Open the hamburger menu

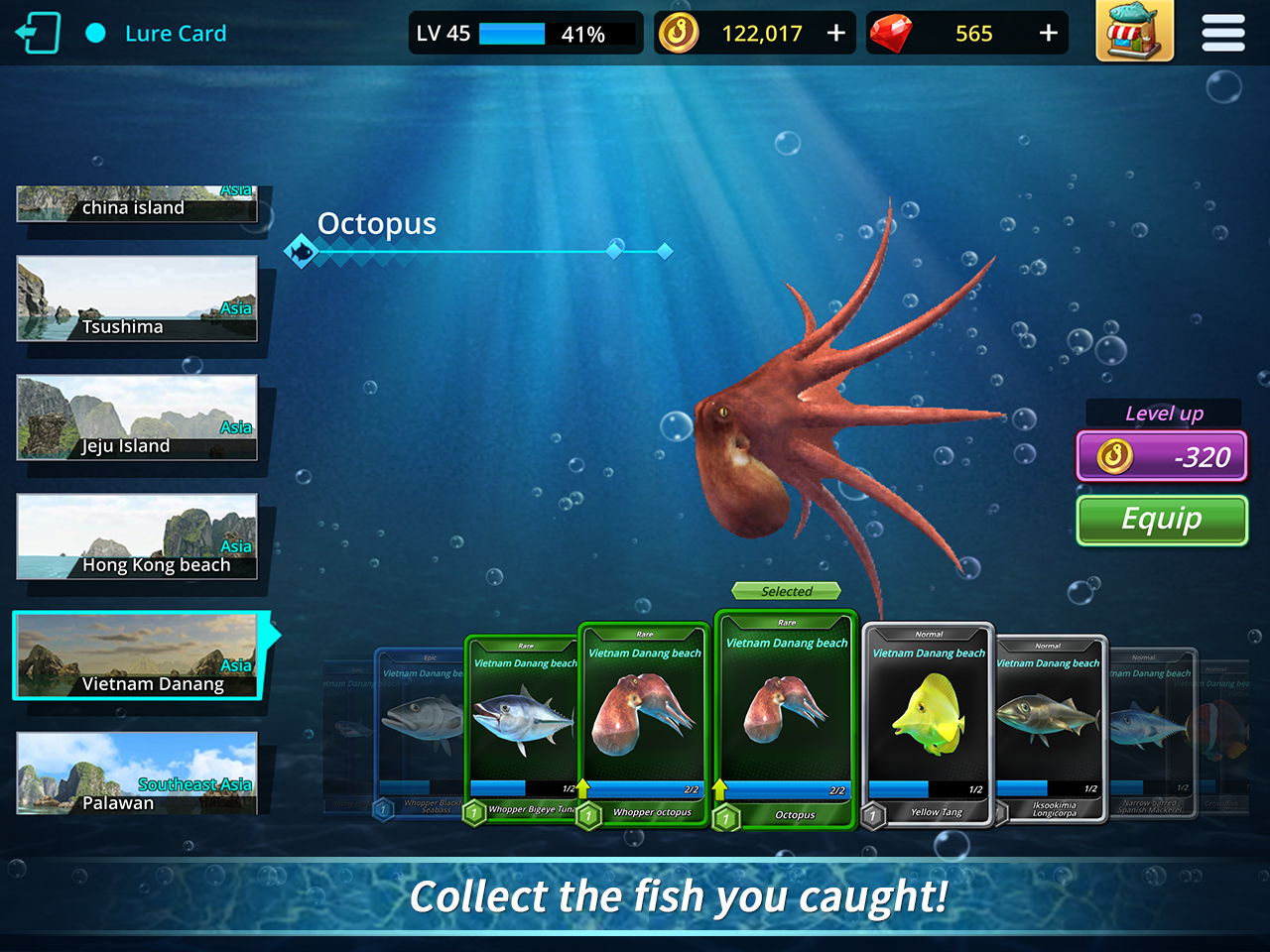(1222, 33)
